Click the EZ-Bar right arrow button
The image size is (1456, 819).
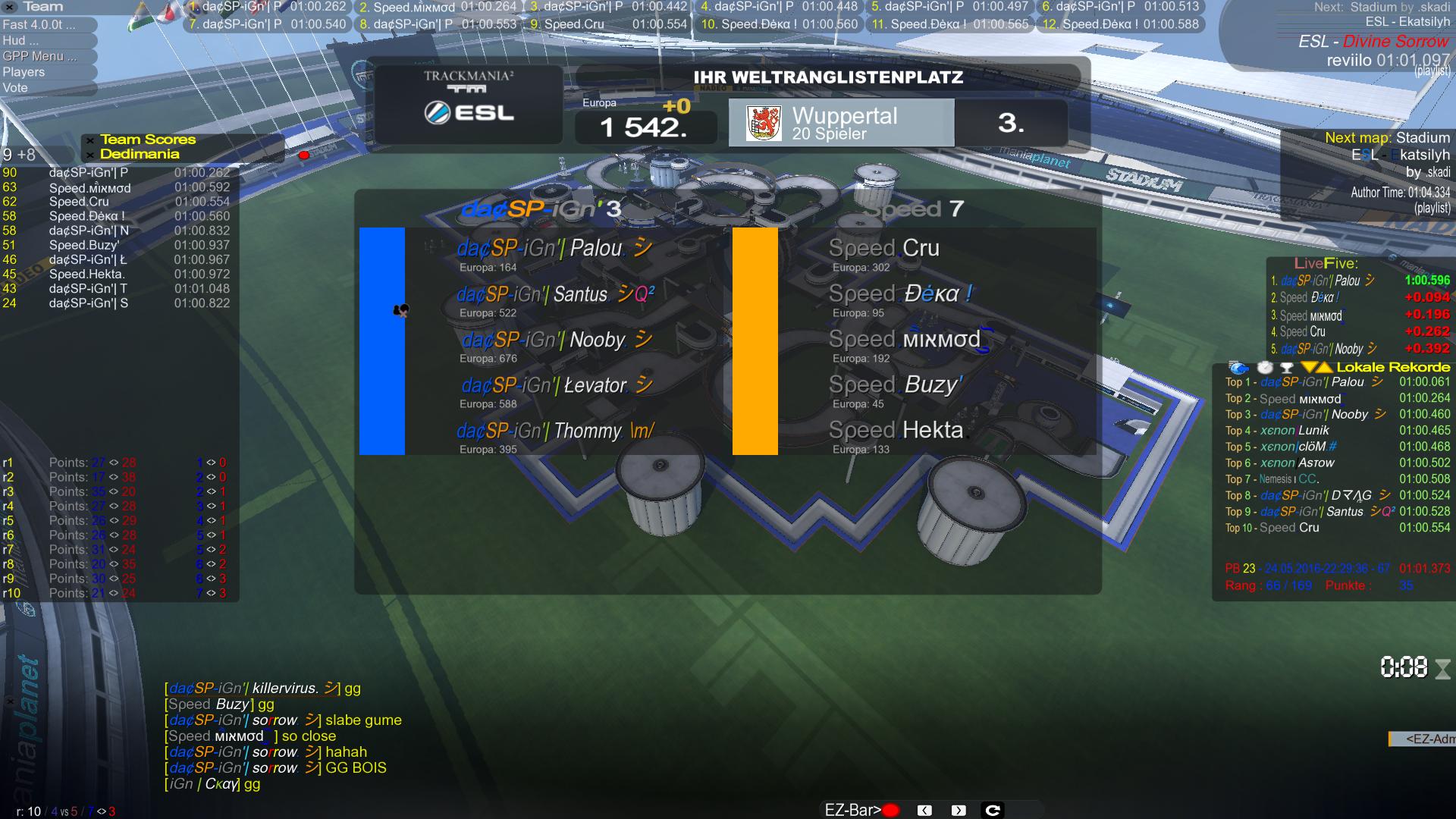point(959,811)
